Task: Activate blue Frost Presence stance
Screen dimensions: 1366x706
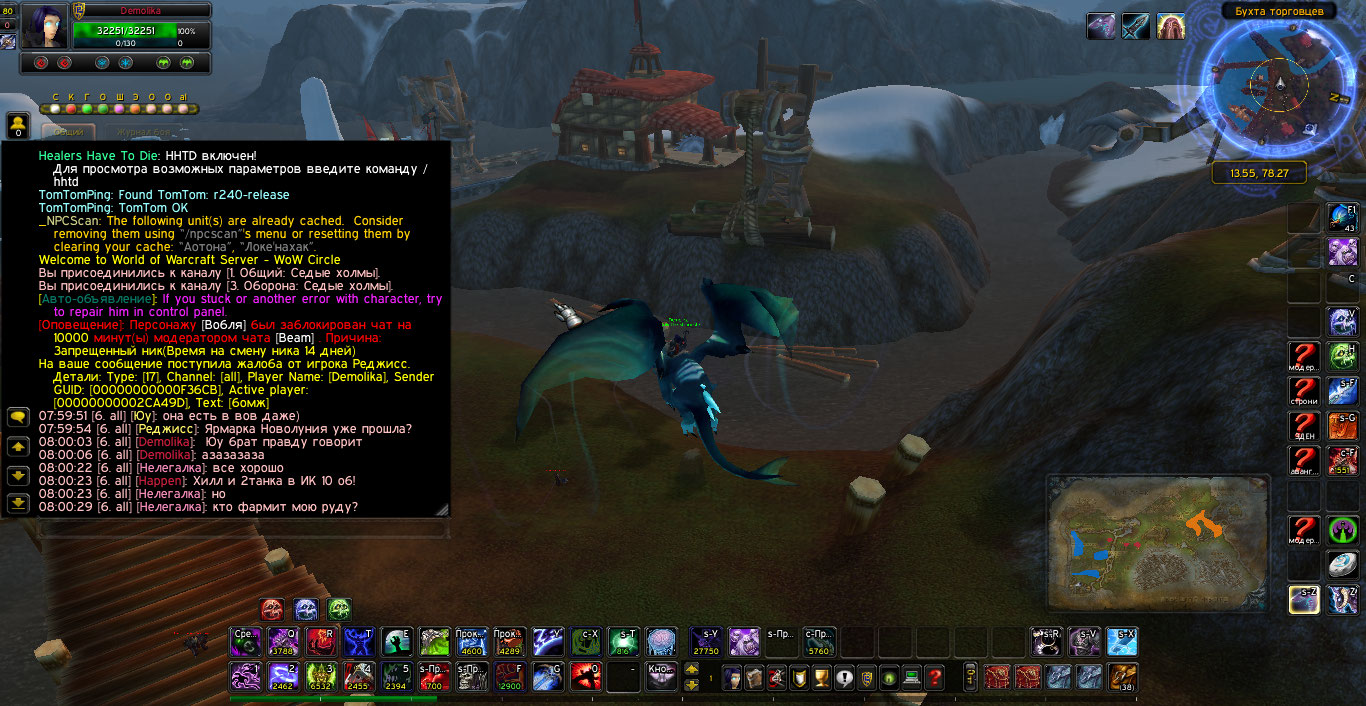Action: point(305,608)
